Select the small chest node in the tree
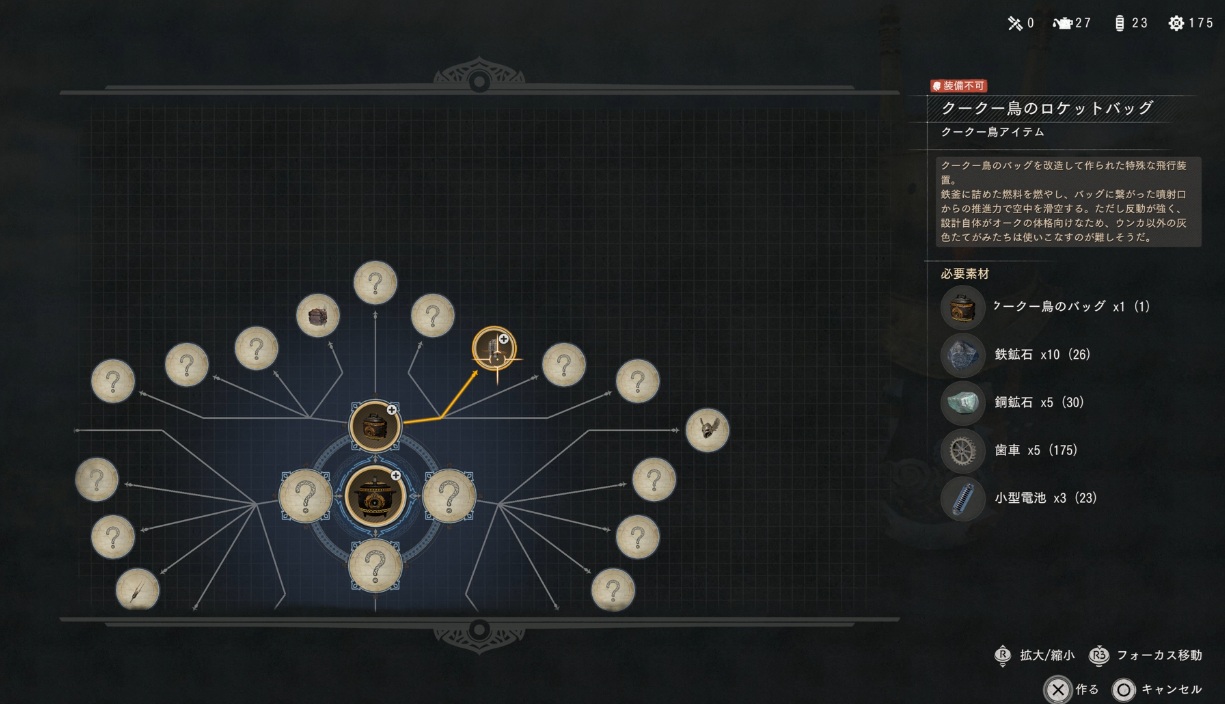 318,315
